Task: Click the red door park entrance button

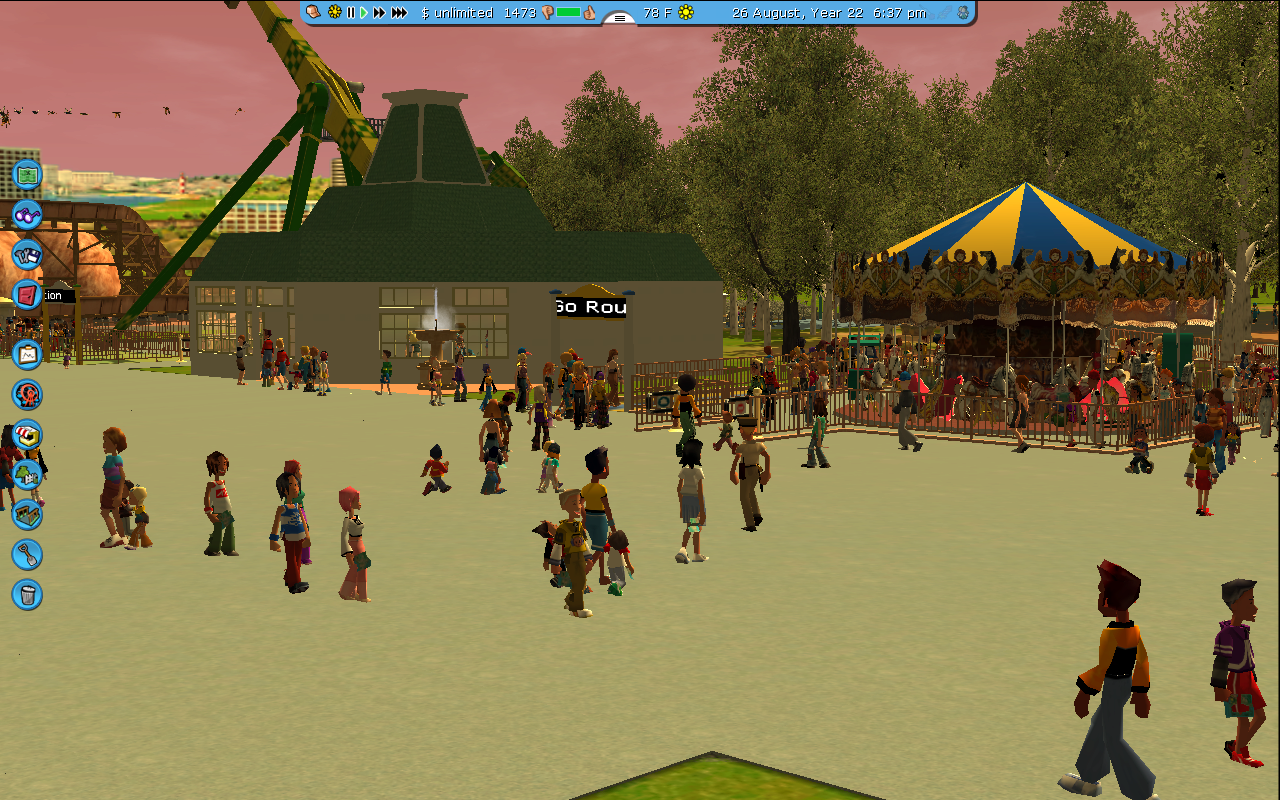Action: (27, 294)
